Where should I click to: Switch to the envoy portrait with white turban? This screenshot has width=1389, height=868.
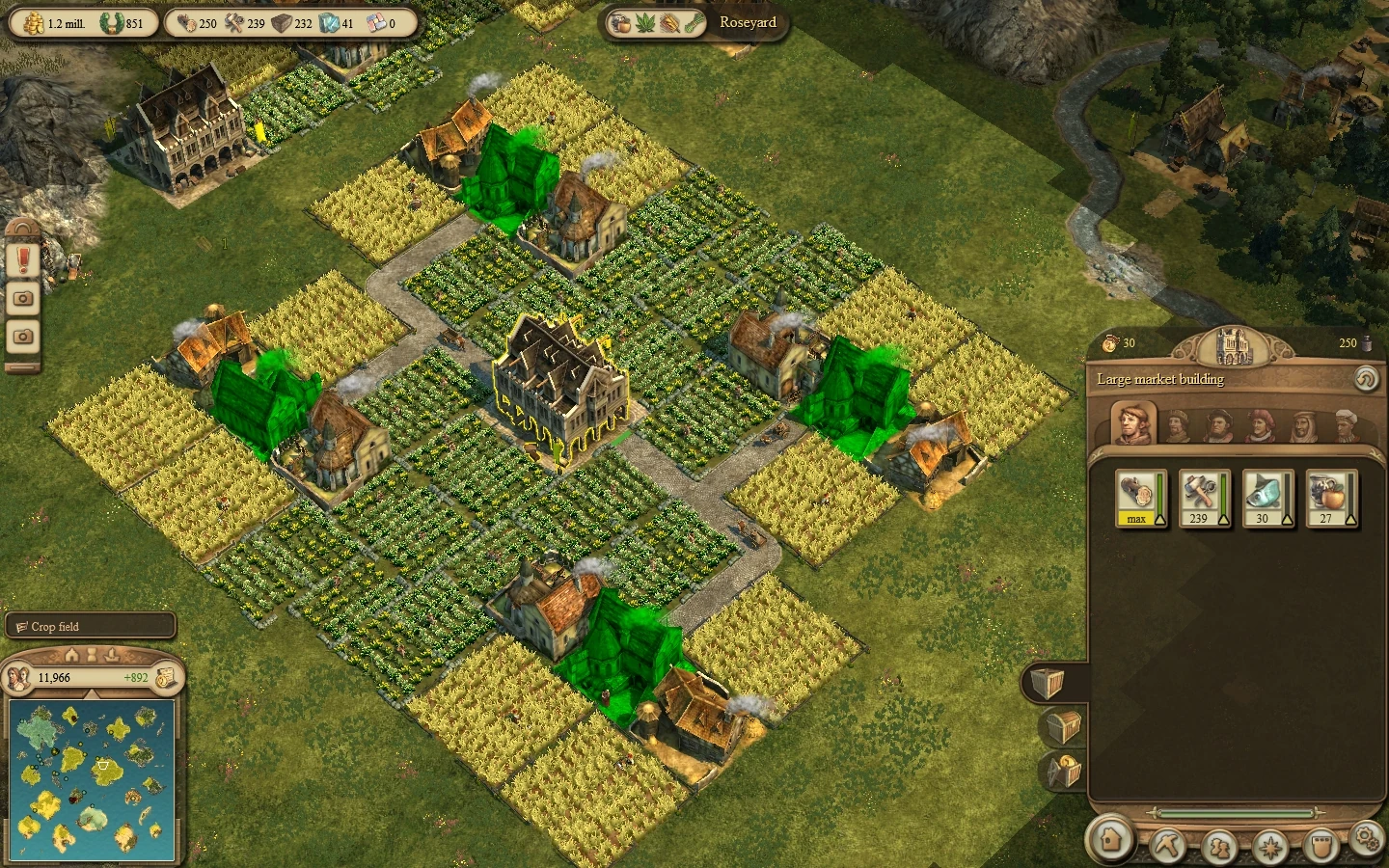point(1347,424)
